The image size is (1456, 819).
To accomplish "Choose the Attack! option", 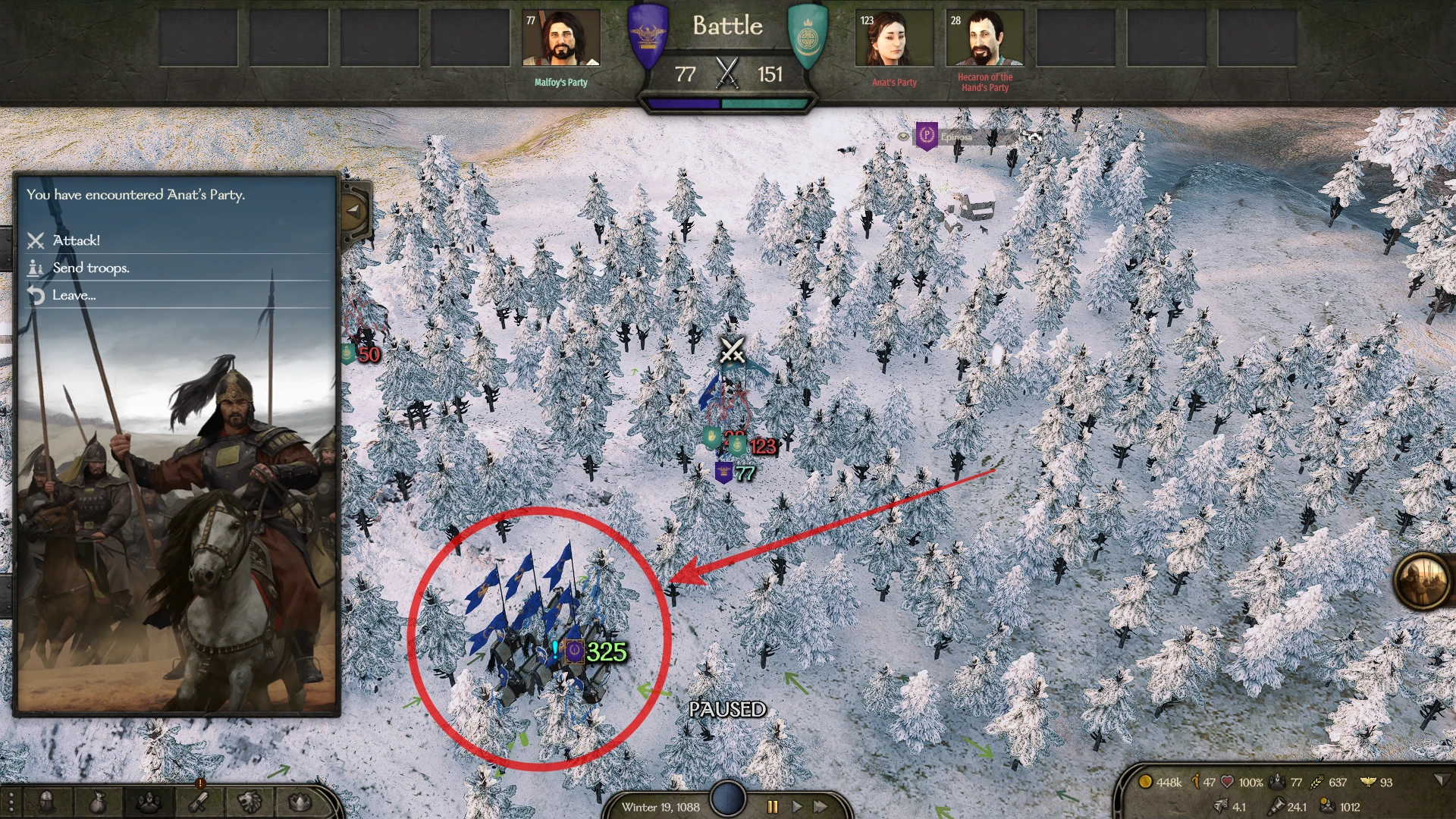I will 76,240.
